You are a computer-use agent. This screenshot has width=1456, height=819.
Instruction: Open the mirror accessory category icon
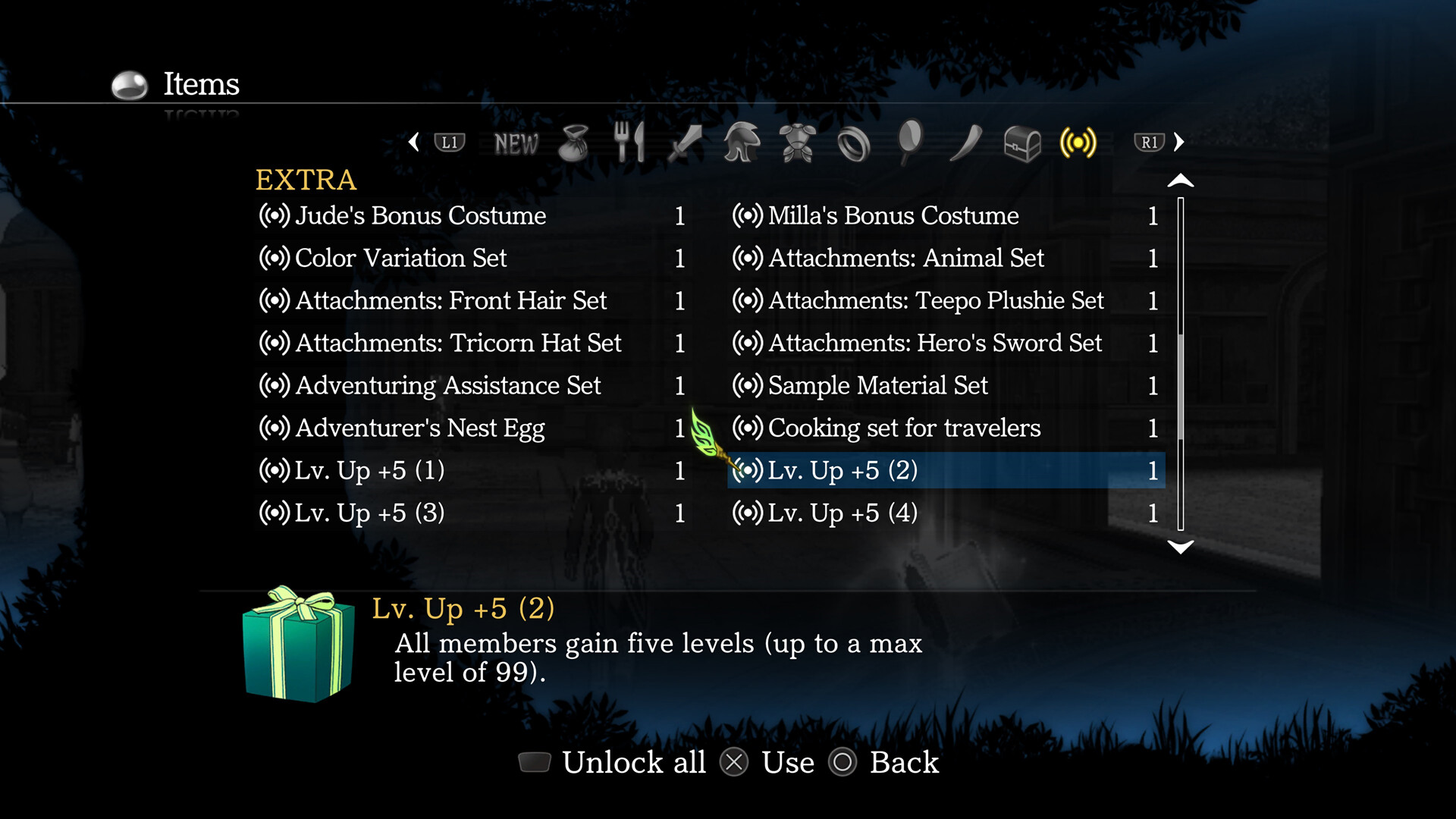click(910, 143)
